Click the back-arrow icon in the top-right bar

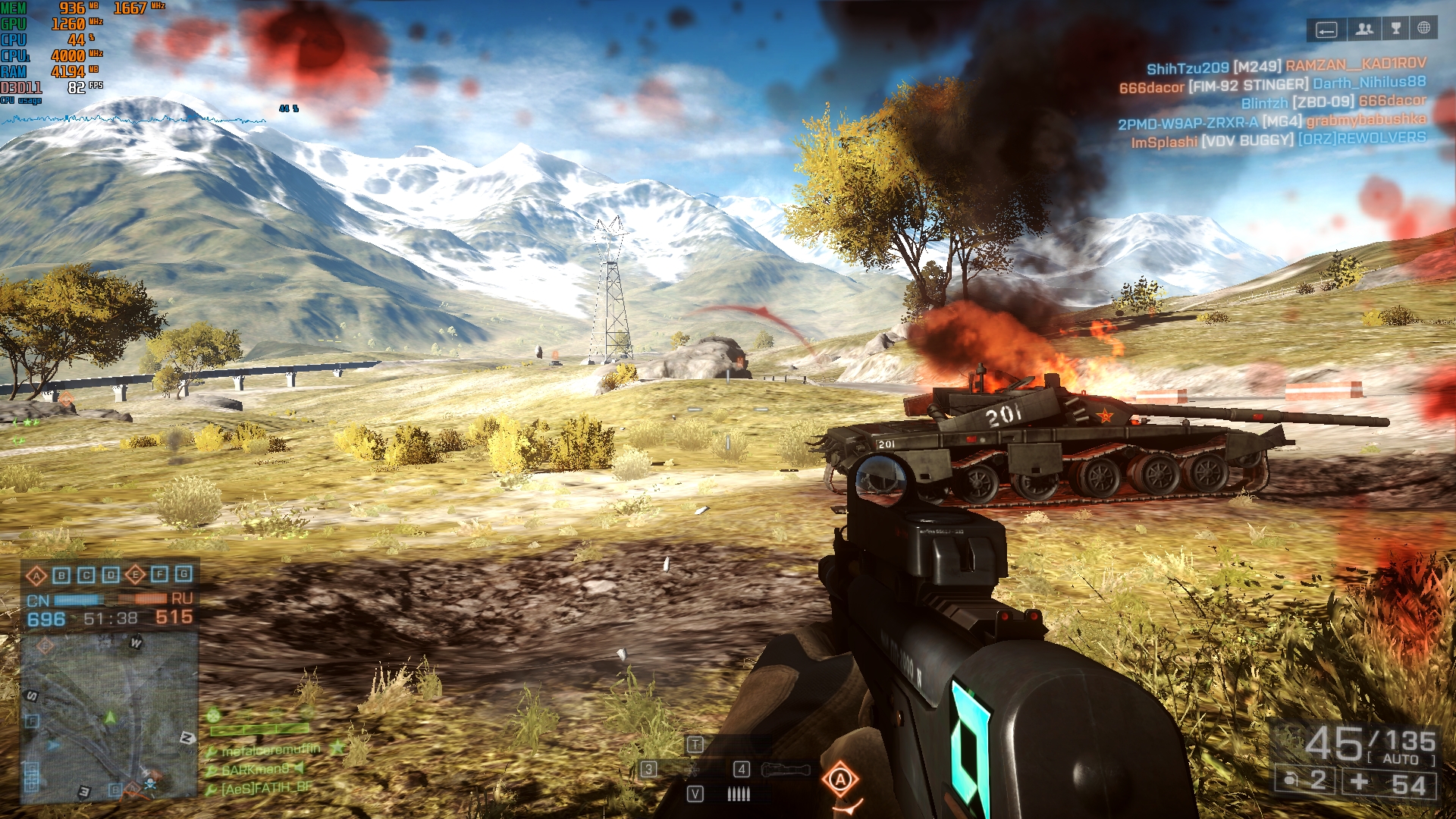[1326, 30]
